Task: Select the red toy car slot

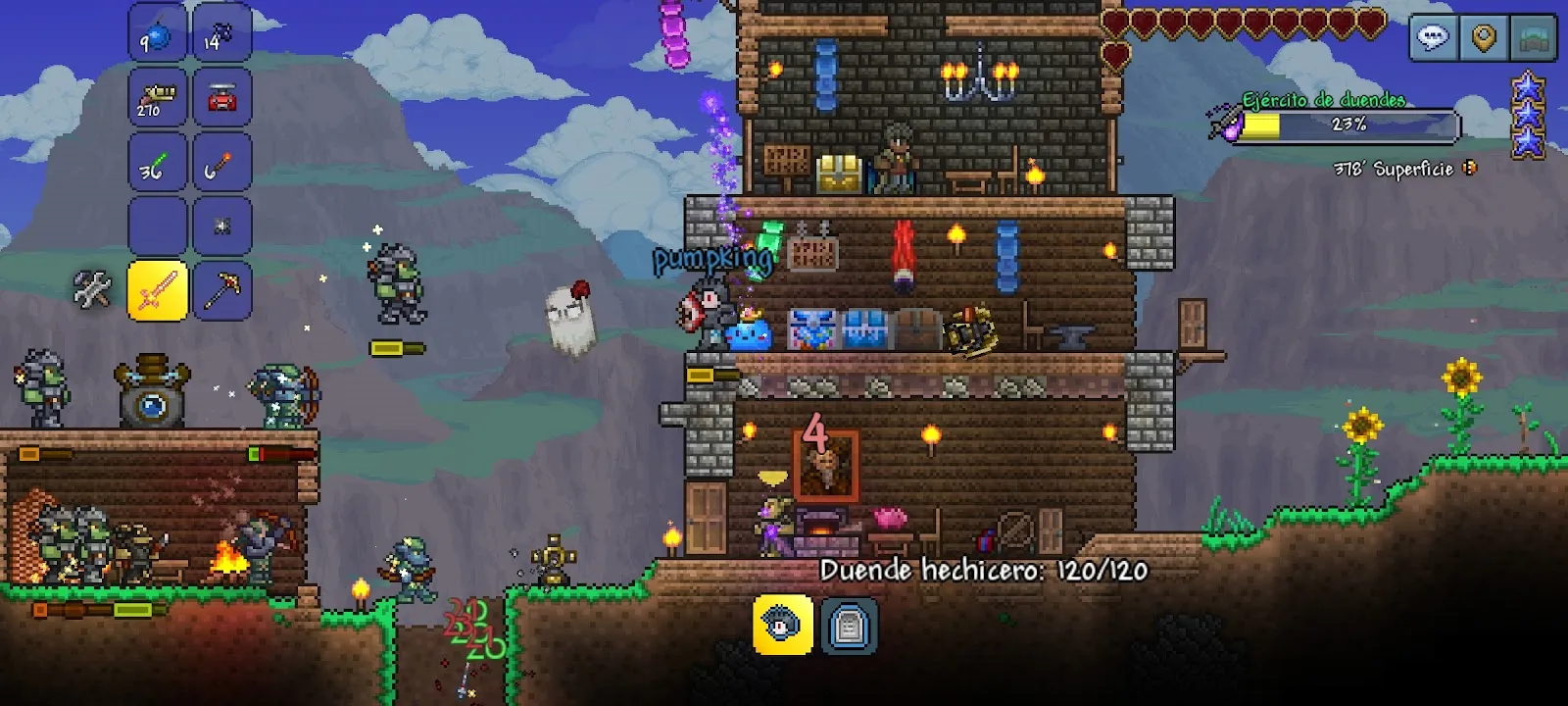Action: 222,98
